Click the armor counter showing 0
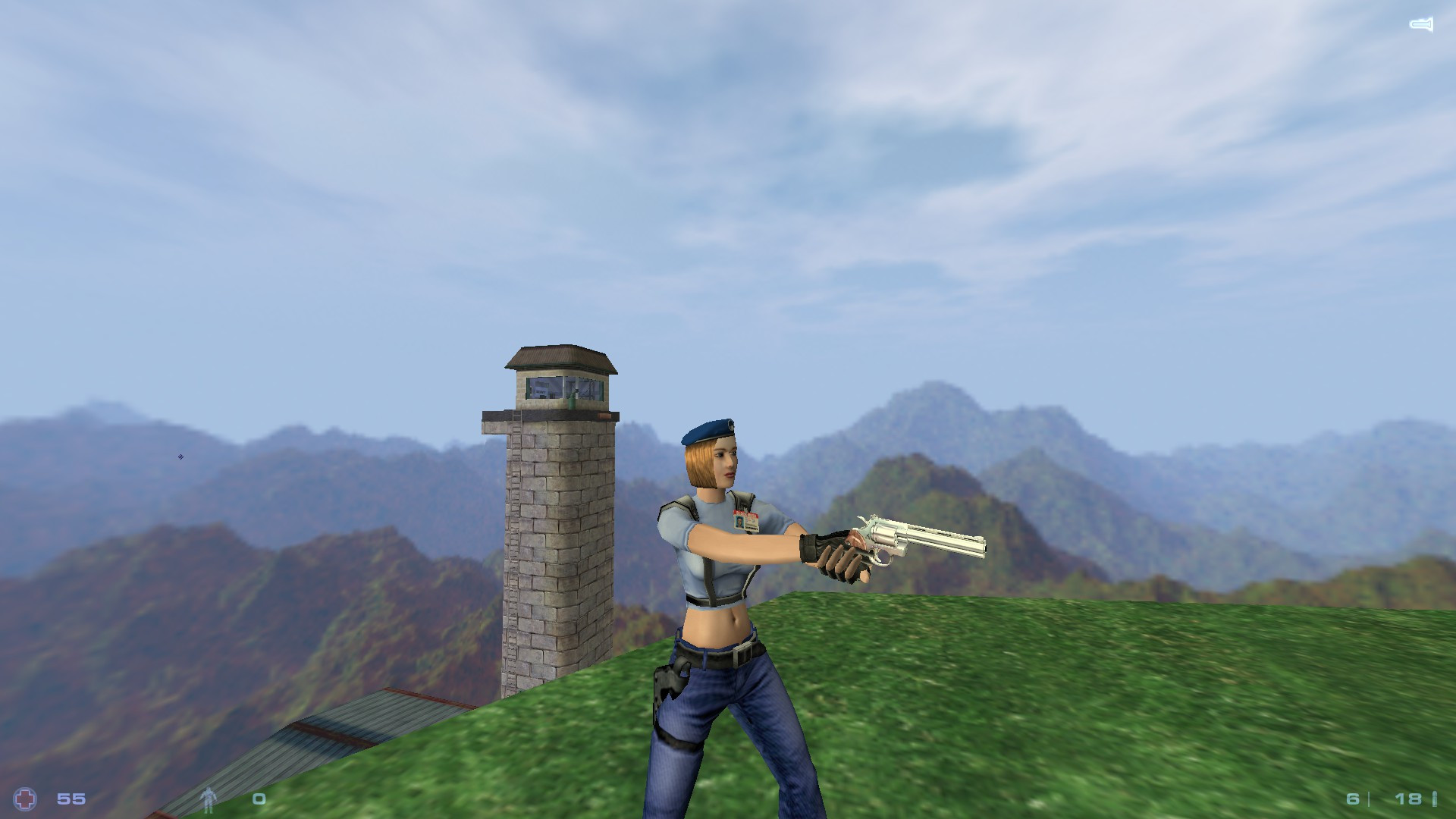The width and height of the screenshot is (1456, 819). 259,799
